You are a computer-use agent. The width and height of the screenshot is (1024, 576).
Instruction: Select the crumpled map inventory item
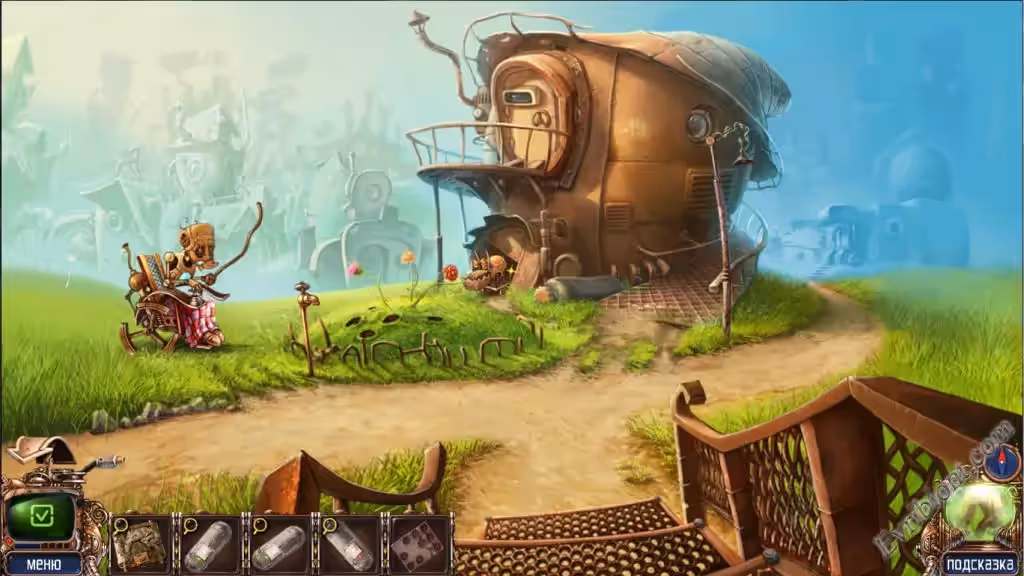pyautogui.click(x=142, y=545)
